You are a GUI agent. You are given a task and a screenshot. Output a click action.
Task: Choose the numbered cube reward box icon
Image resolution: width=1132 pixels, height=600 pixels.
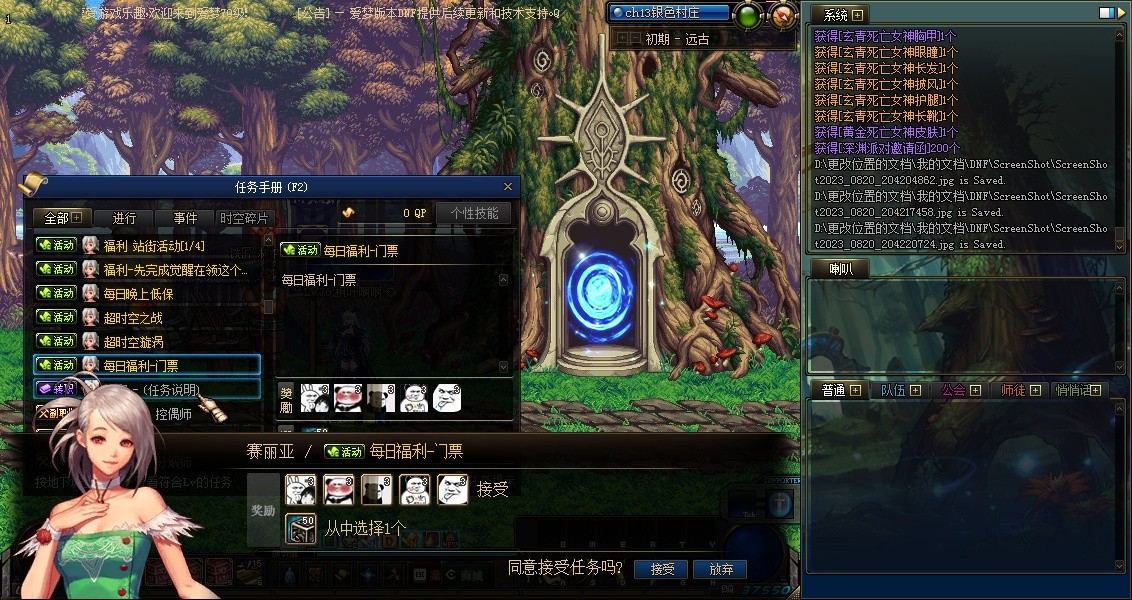point(300,527)
